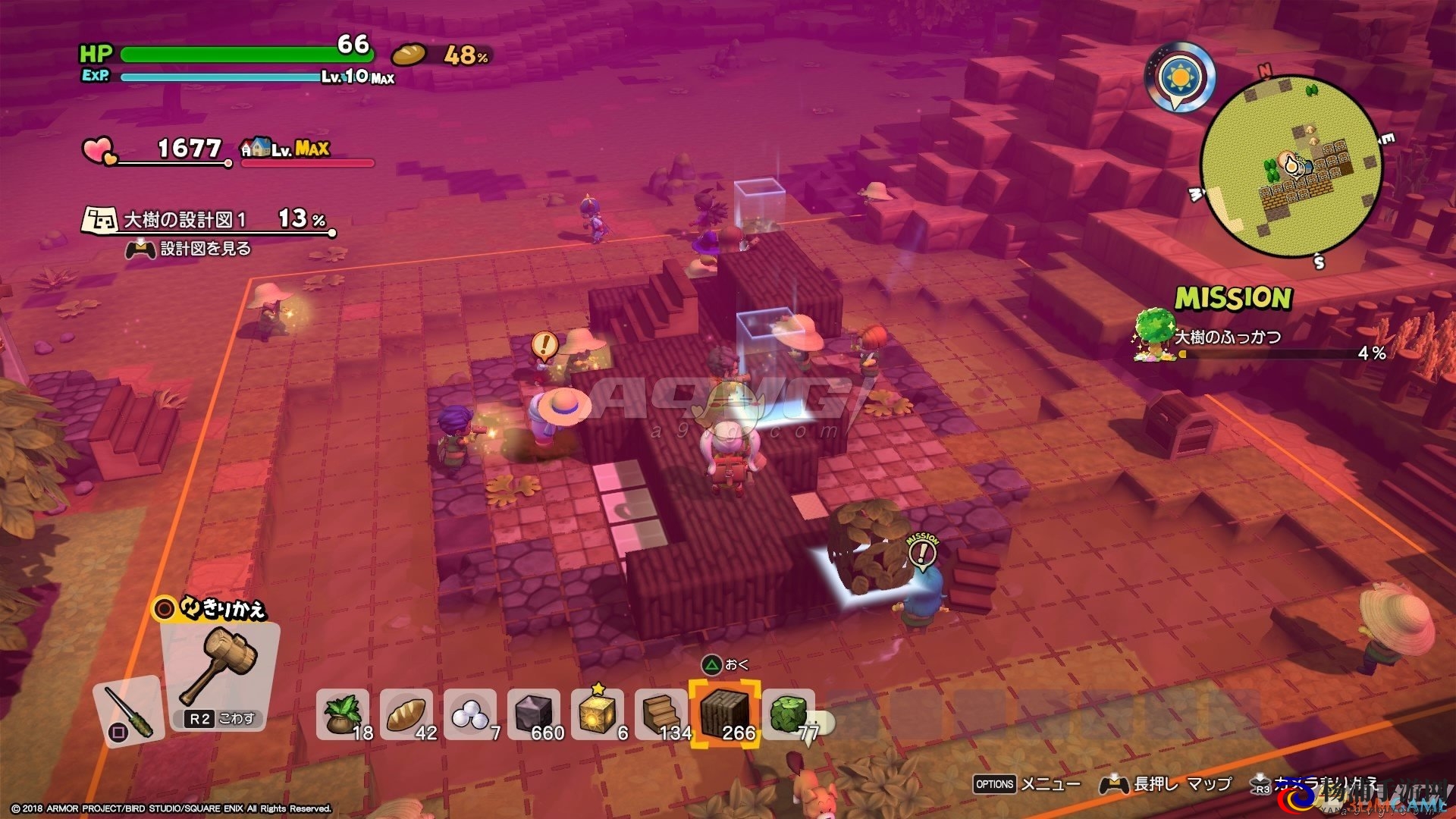Select the bread hotbar slot

[406, 714]
